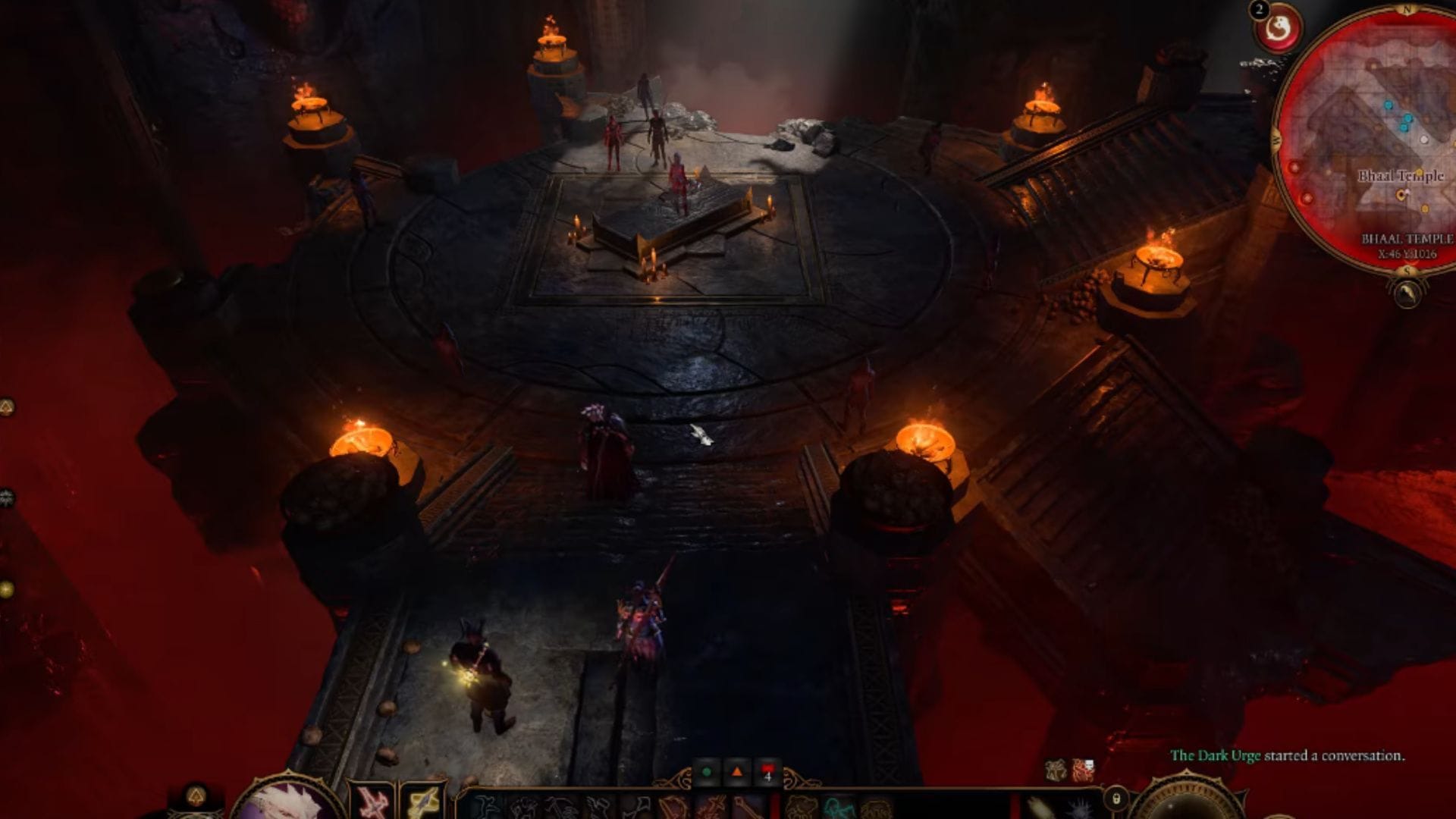Click the Bhaal Temple label on the minimap
1456x819 pixels.
tap(1401, 177)
